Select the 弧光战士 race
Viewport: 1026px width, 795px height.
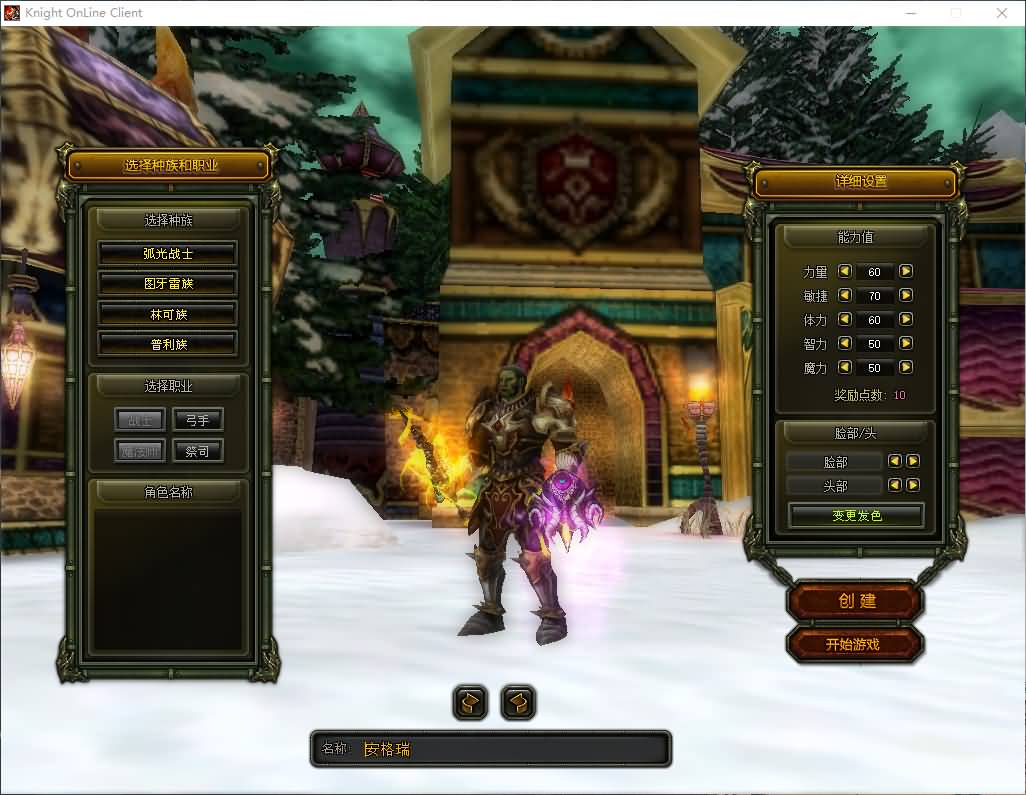(167, 254)
